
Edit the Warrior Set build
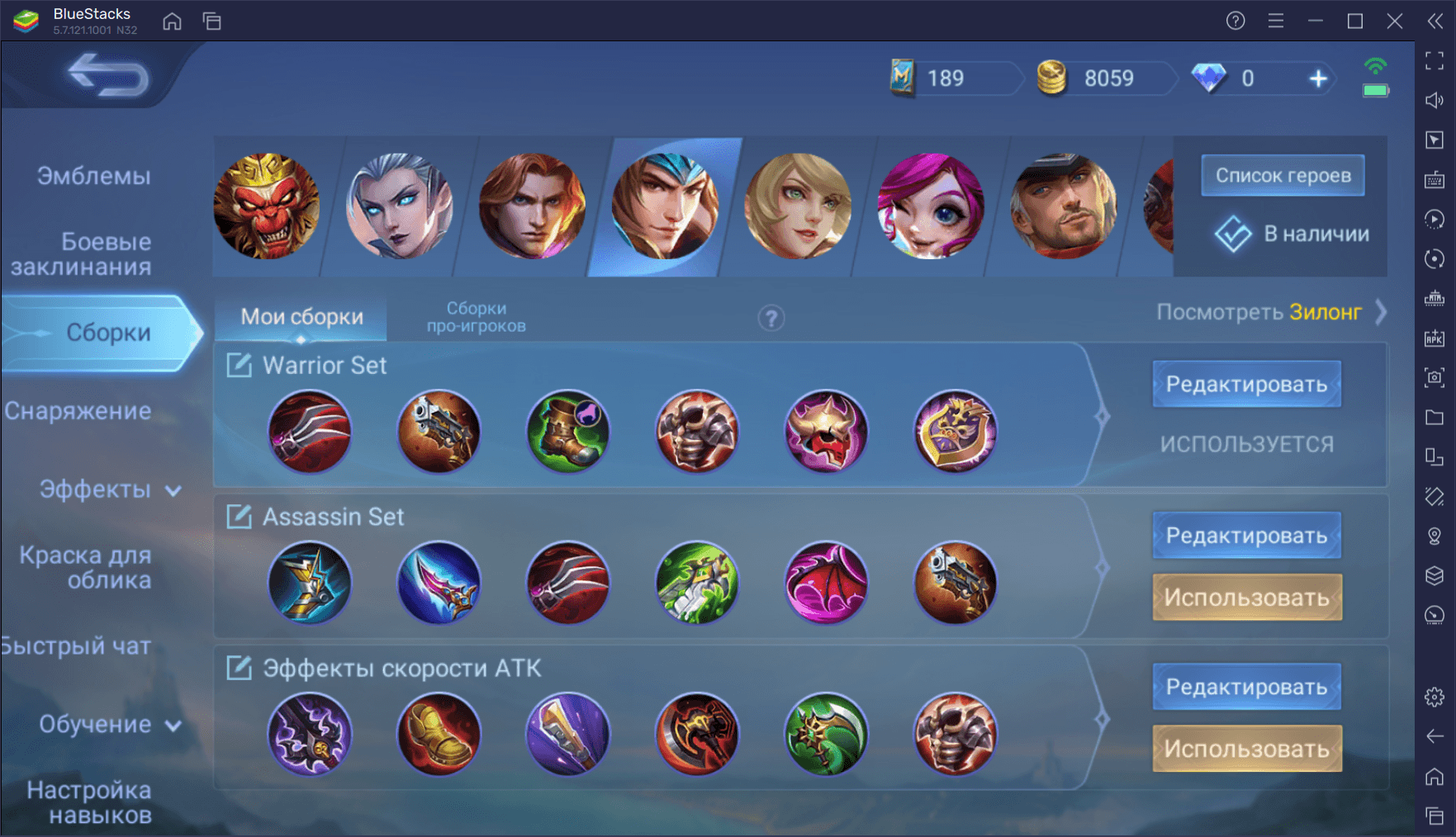point(1246,384)
